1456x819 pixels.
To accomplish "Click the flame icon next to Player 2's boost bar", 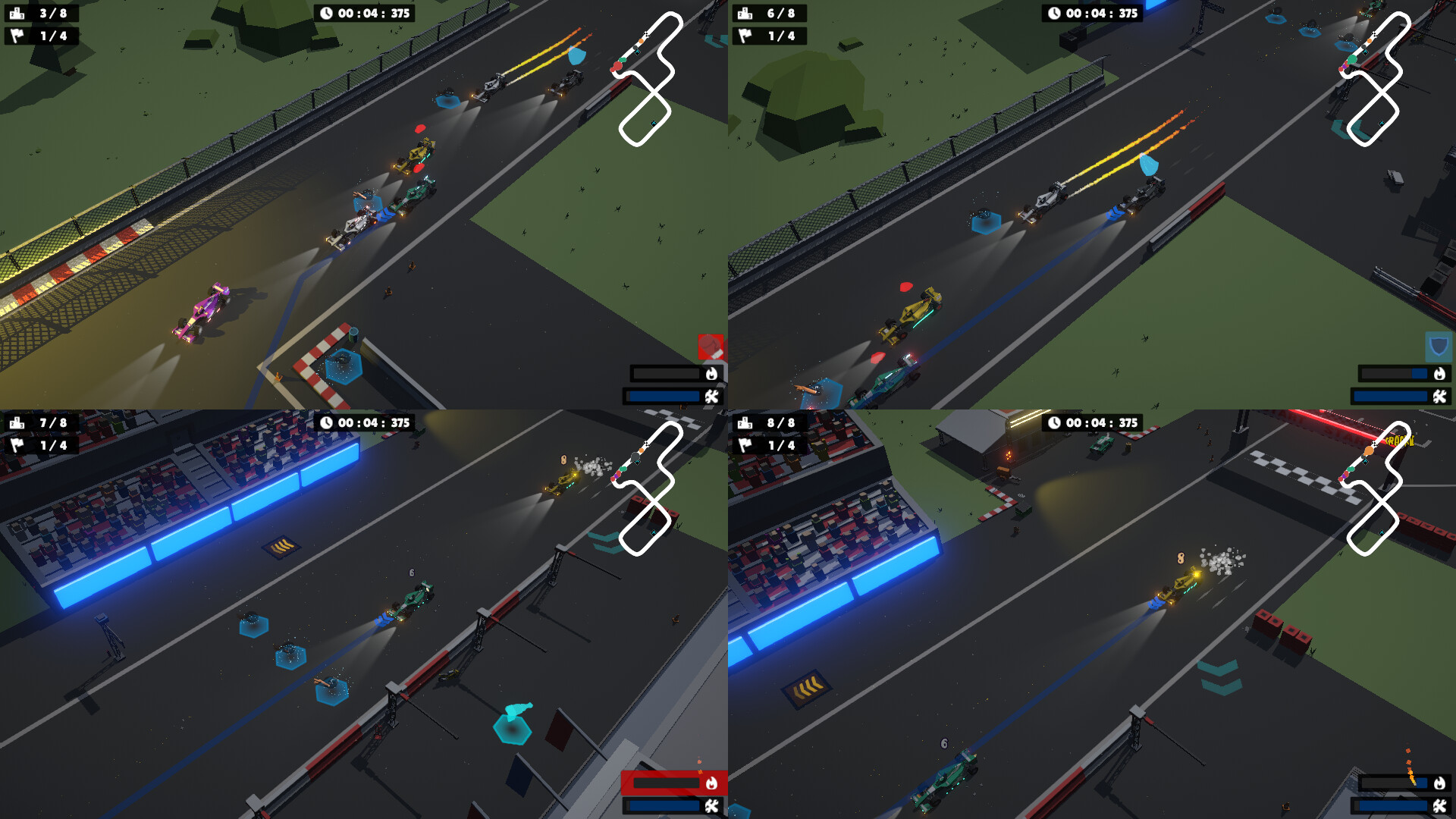I will click(x=1440, y=372).
